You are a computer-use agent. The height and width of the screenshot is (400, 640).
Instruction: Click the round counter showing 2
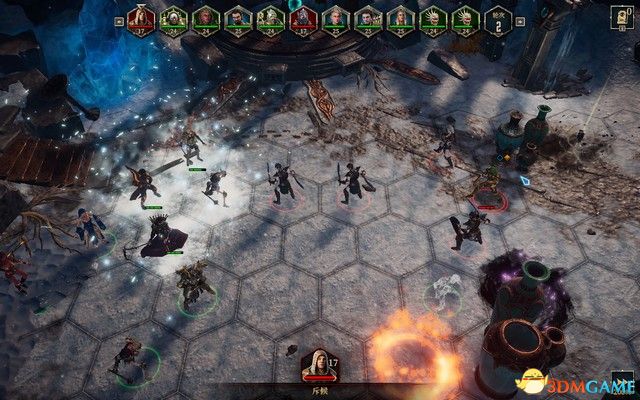pyautogui.click(x=497, y=19)
